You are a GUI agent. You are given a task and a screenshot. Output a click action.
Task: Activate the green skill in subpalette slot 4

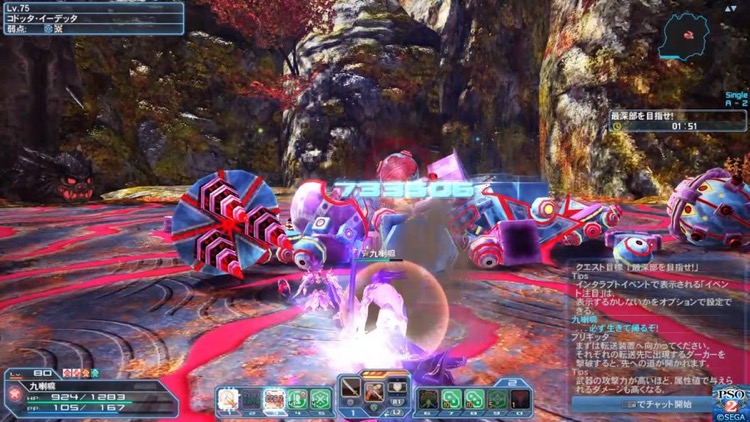(x=297, y=398)
